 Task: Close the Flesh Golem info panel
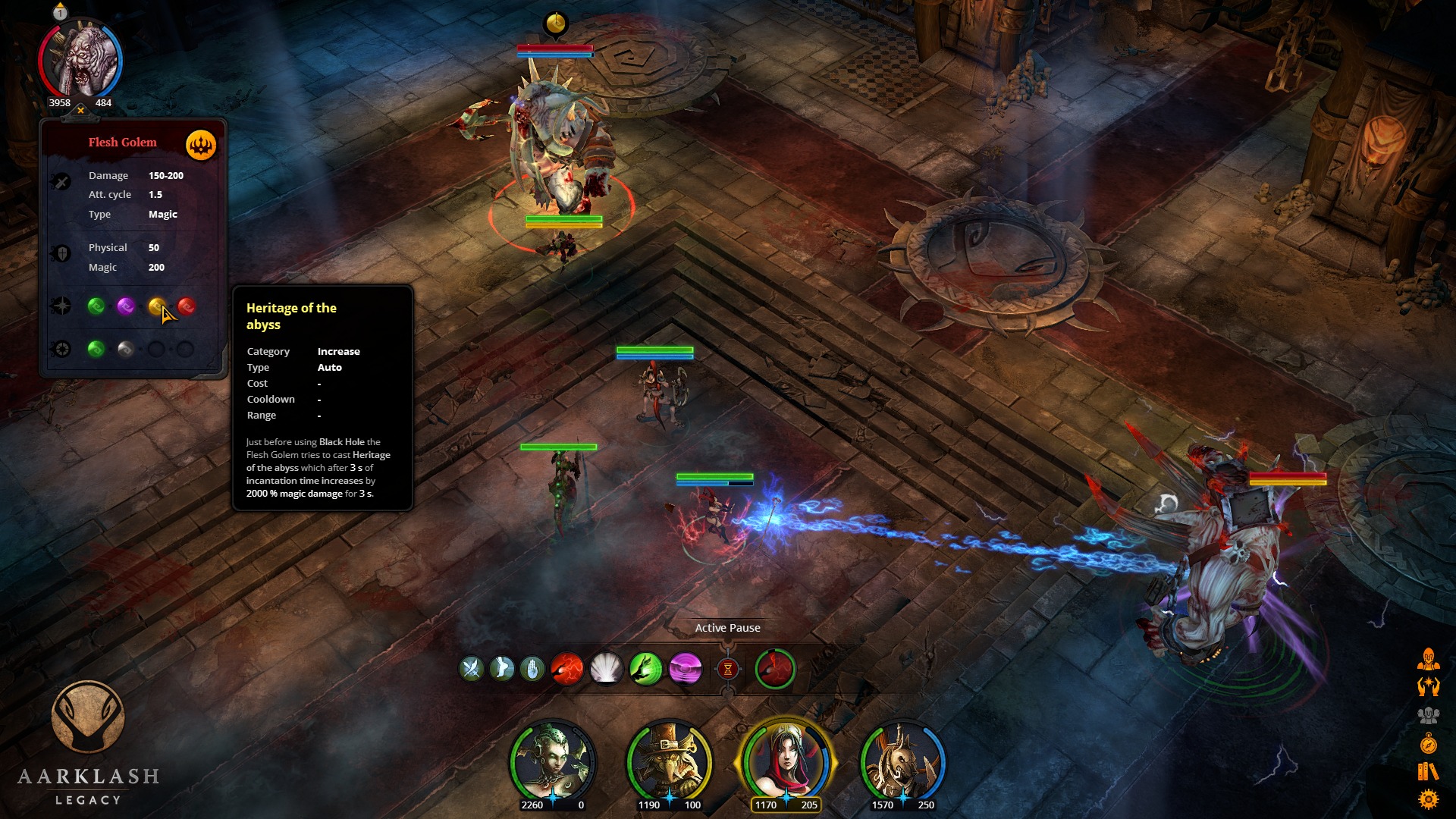[x=79, y=108]
